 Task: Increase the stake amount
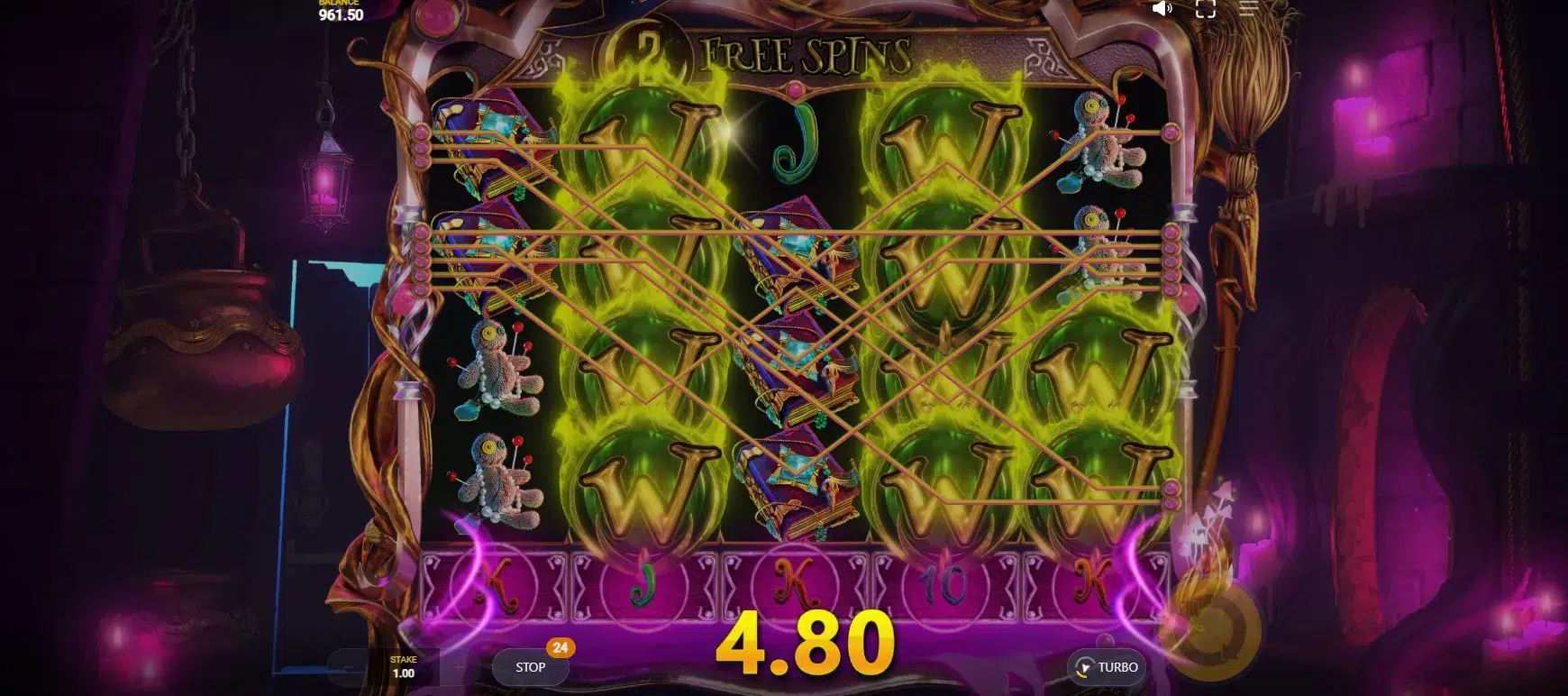pos(460,668)
